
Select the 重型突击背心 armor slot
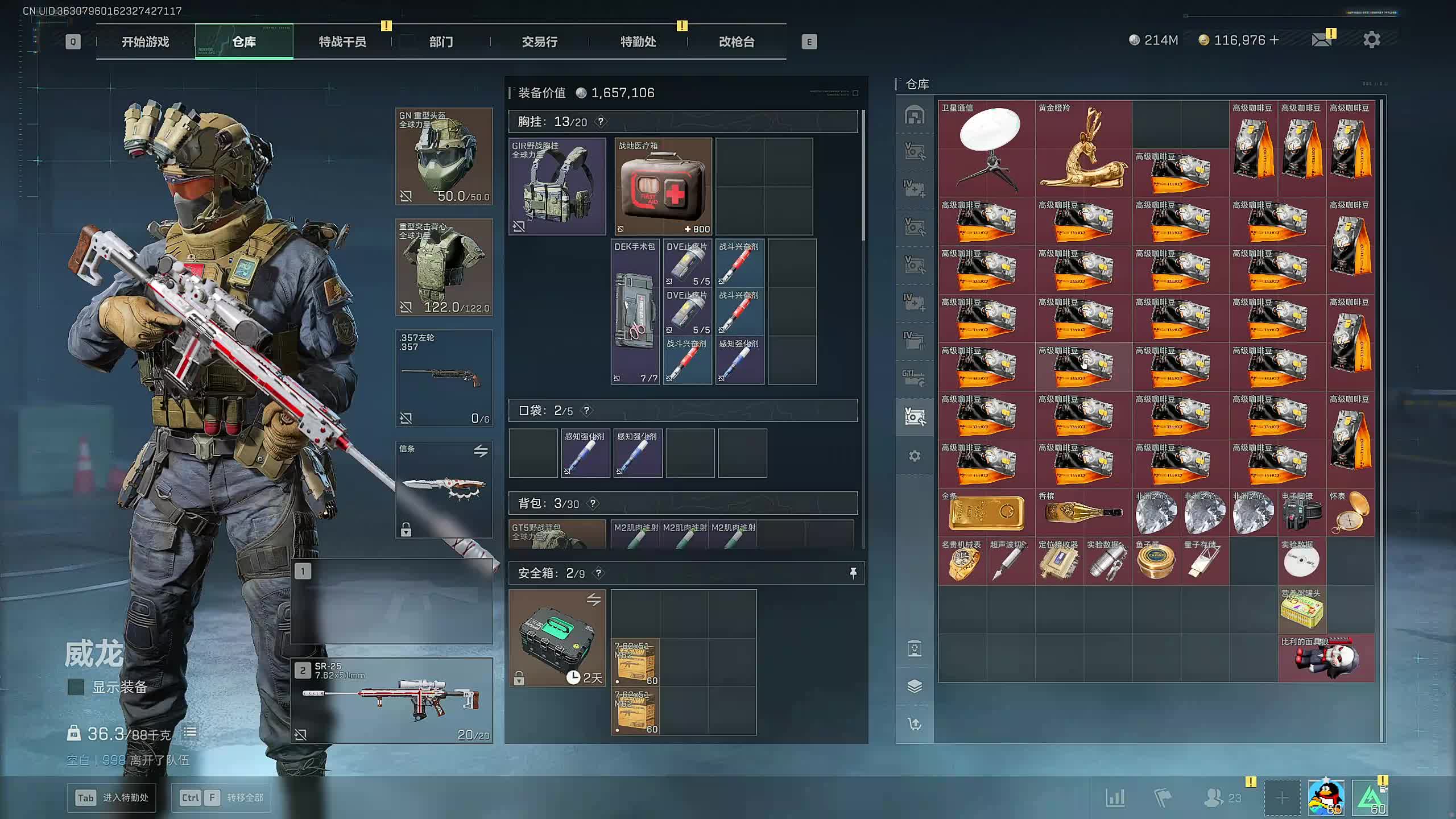[444, 267]
